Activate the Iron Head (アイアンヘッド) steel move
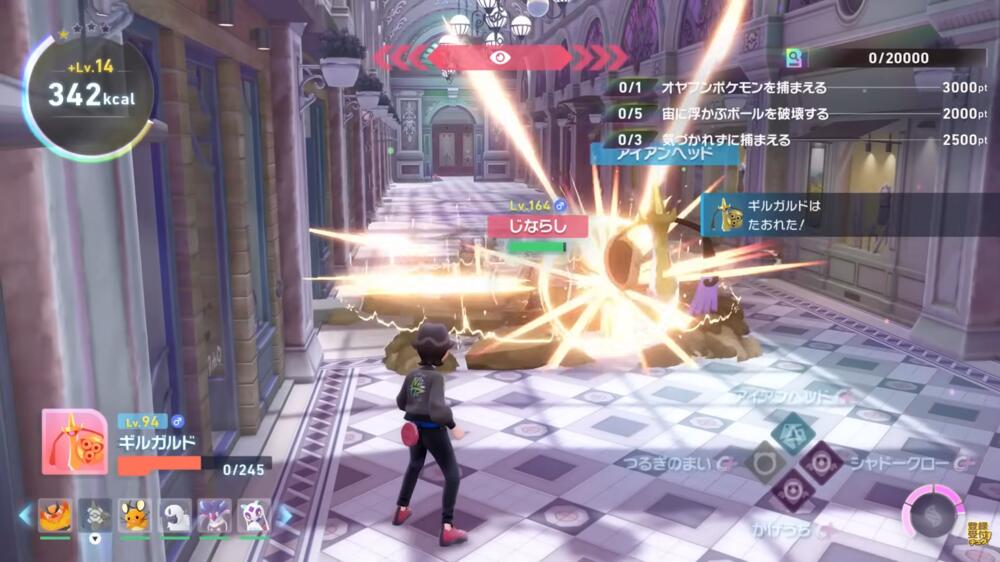1000x562 pixels. (x=793, y=433)
